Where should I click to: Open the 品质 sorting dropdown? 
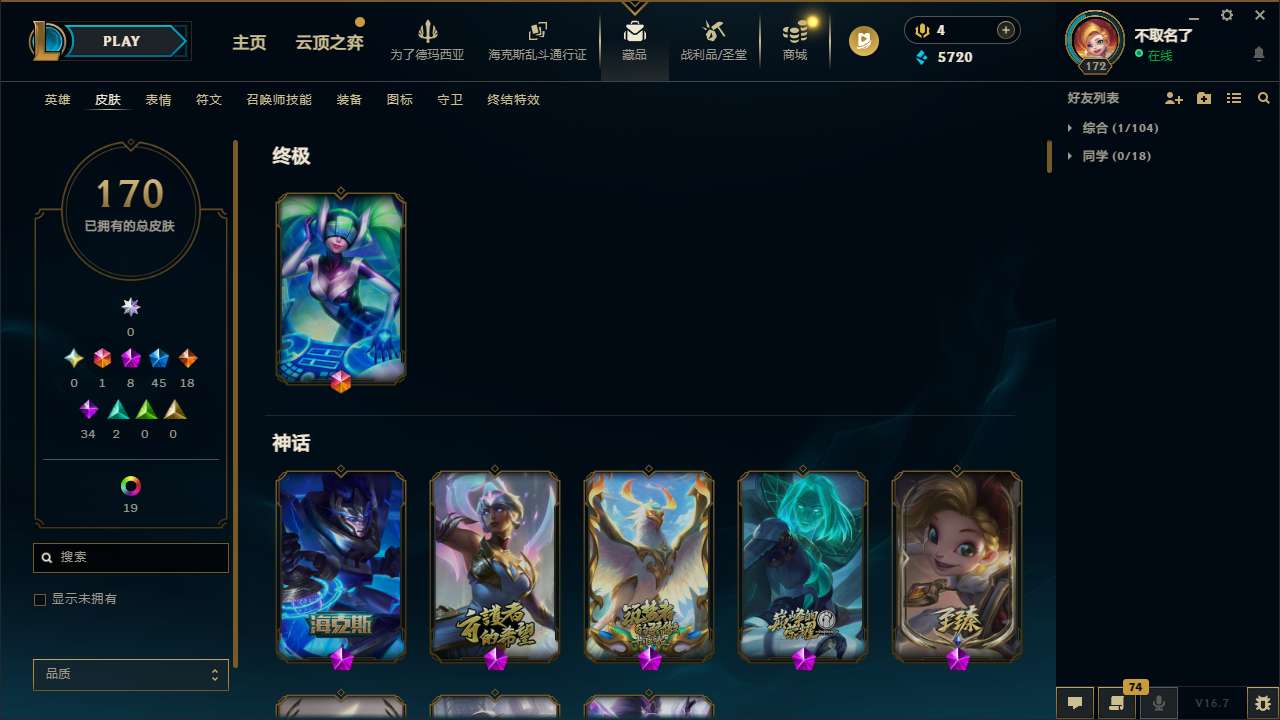[130, 674]
